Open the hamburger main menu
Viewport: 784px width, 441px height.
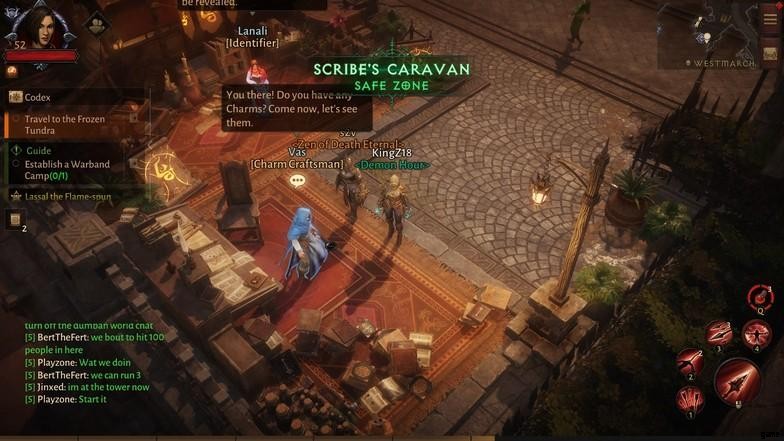click(770, 19)
